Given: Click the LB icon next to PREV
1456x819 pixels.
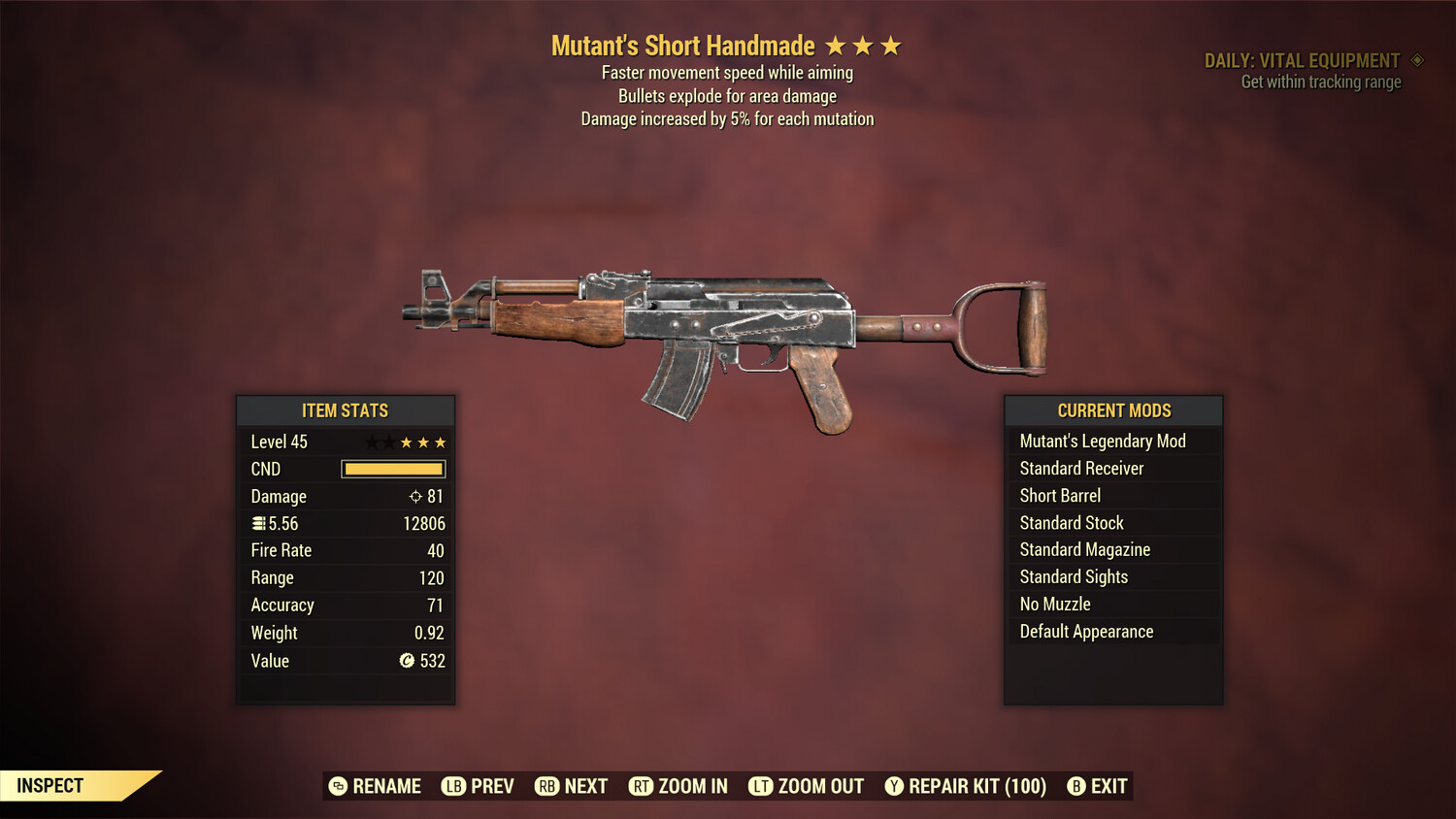Looking at the screenshot, I should click(452, 786).
